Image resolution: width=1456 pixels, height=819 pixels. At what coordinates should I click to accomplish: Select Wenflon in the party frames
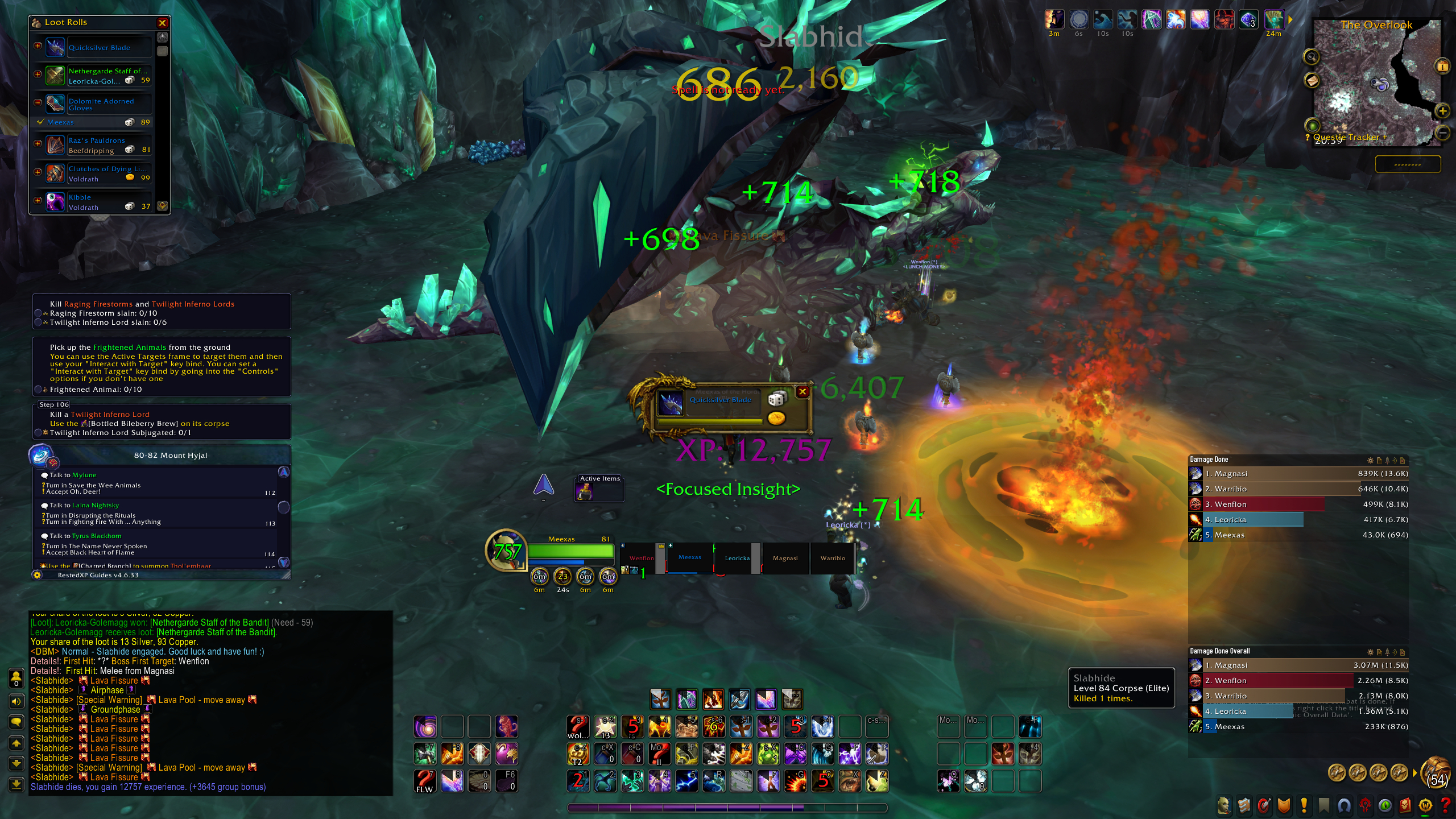tap(642, 558)
